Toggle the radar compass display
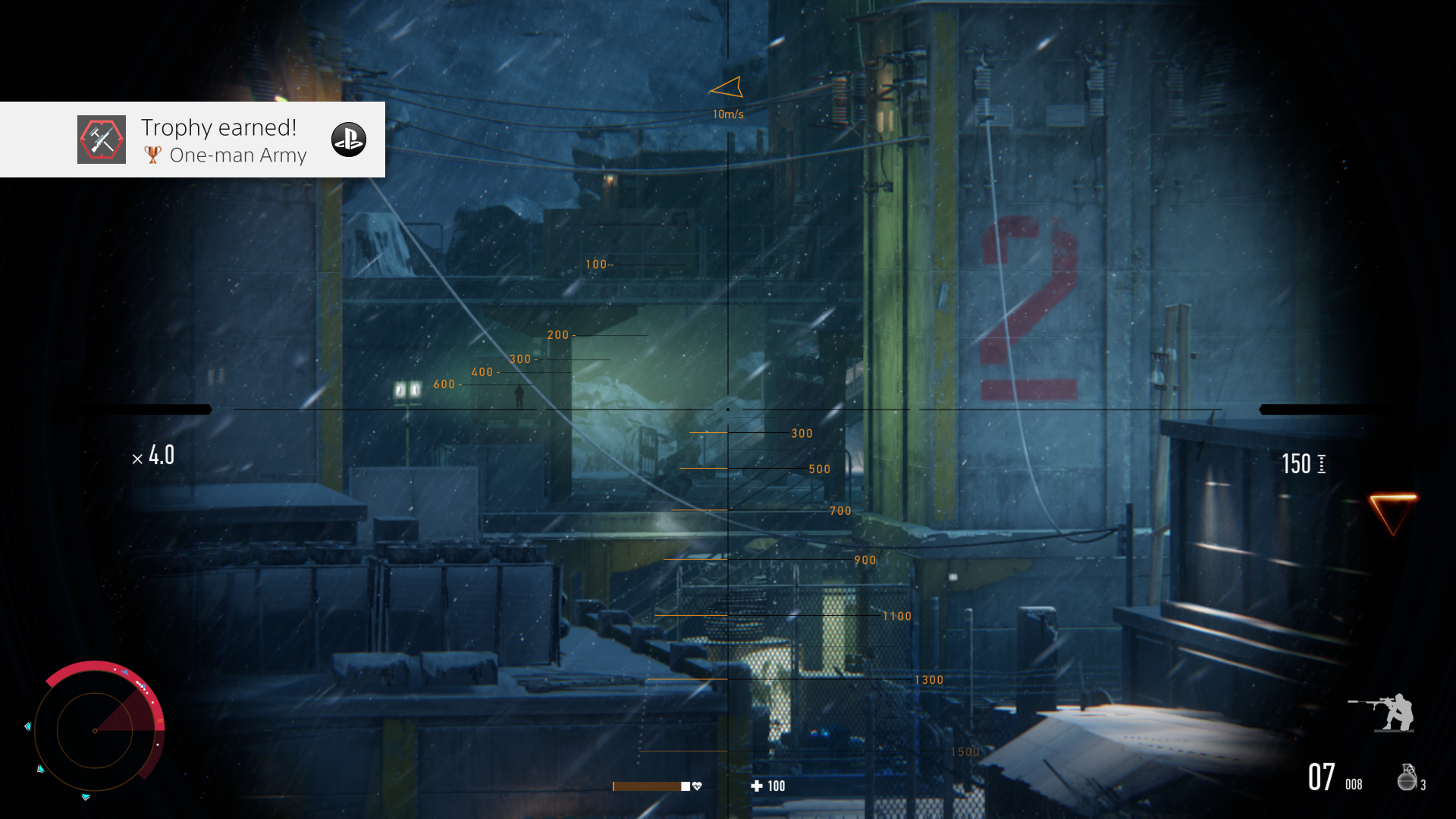1456x819 pixels. 95,730
